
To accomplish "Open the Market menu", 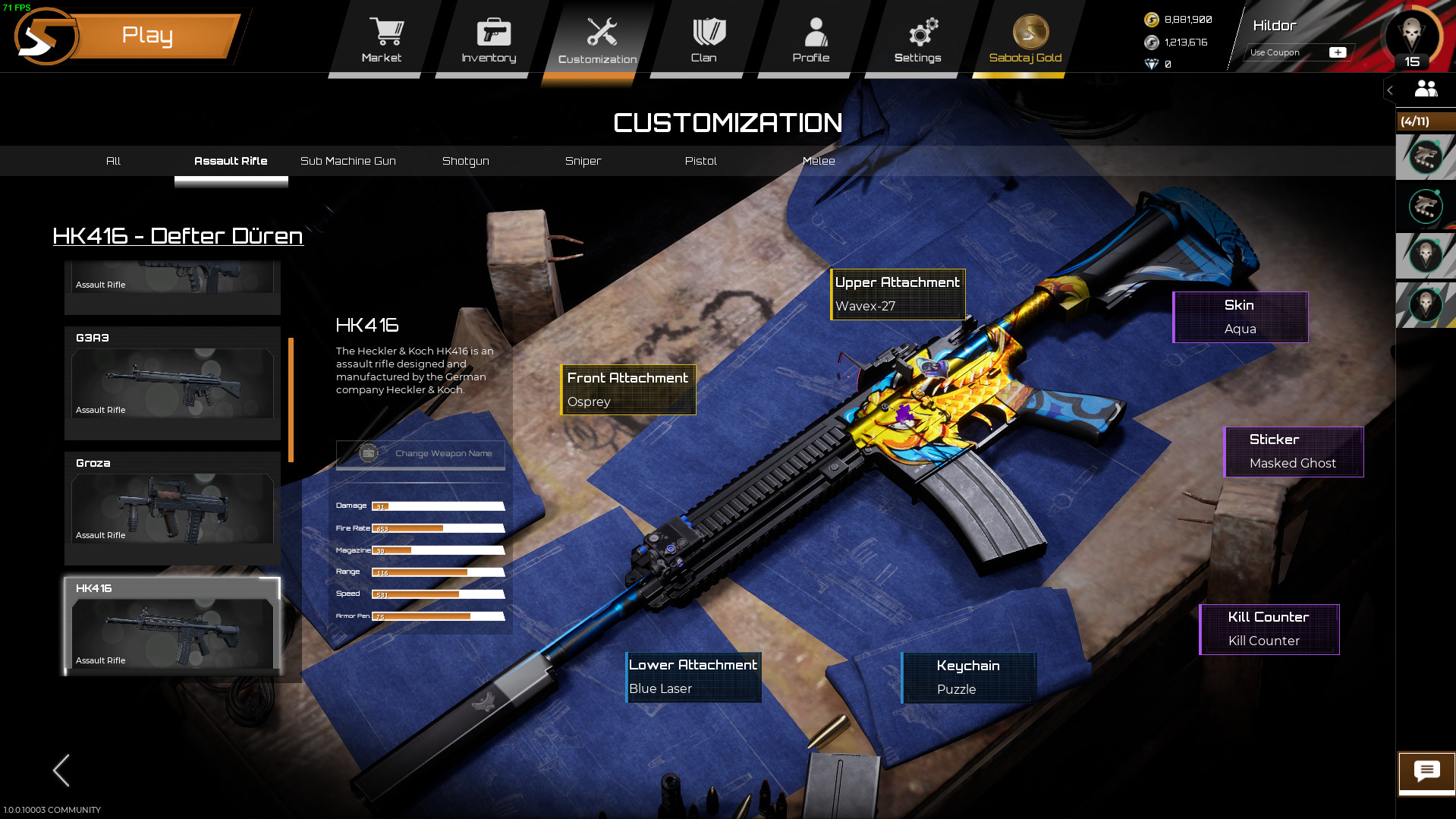I will pyautogui.click(x=382, y=40).
